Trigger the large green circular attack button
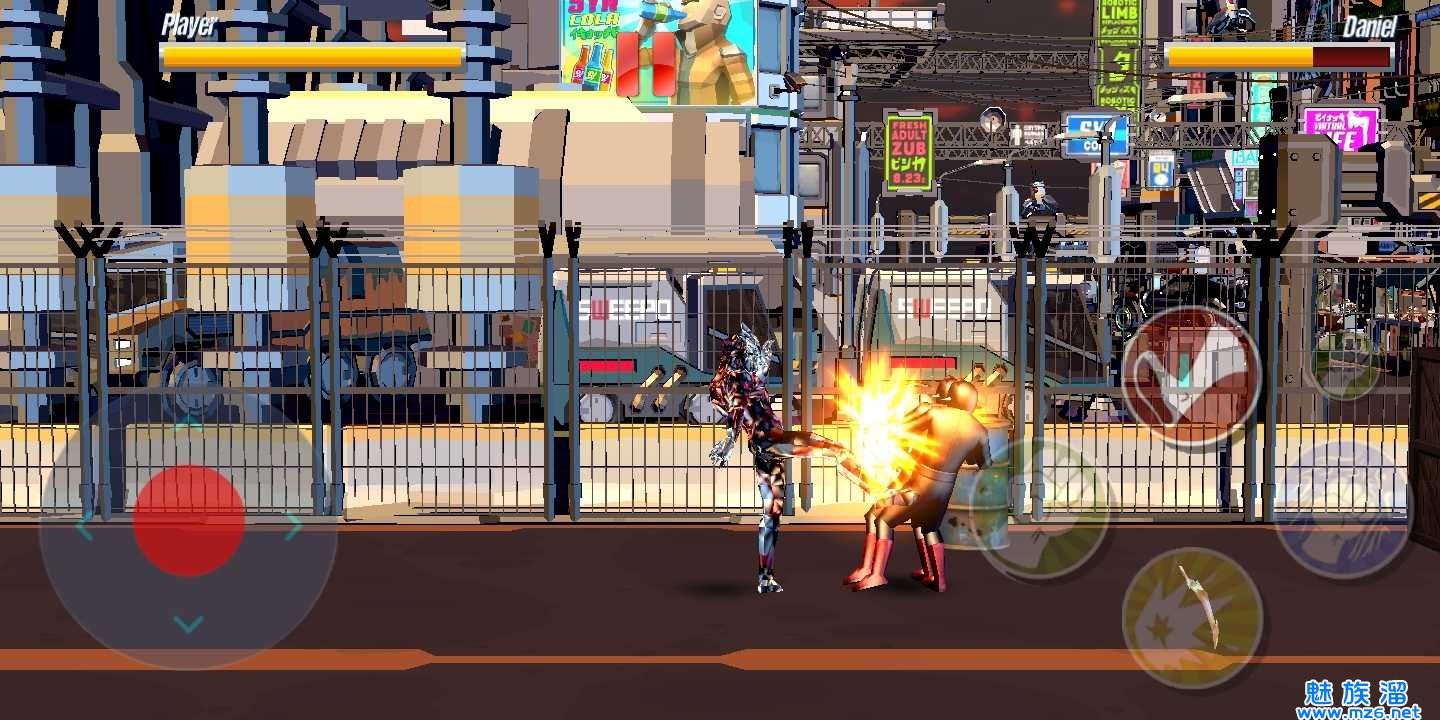The width and height of the screenshot is (1440, 720). click(x=1042, y=510)
